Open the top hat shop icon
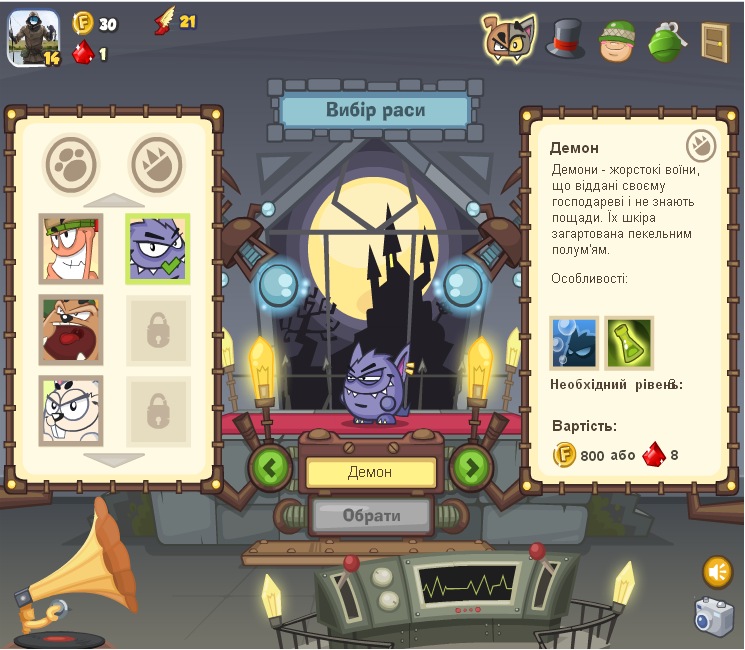Viewport: 745px width, 650px height. (x=565, y=39)
